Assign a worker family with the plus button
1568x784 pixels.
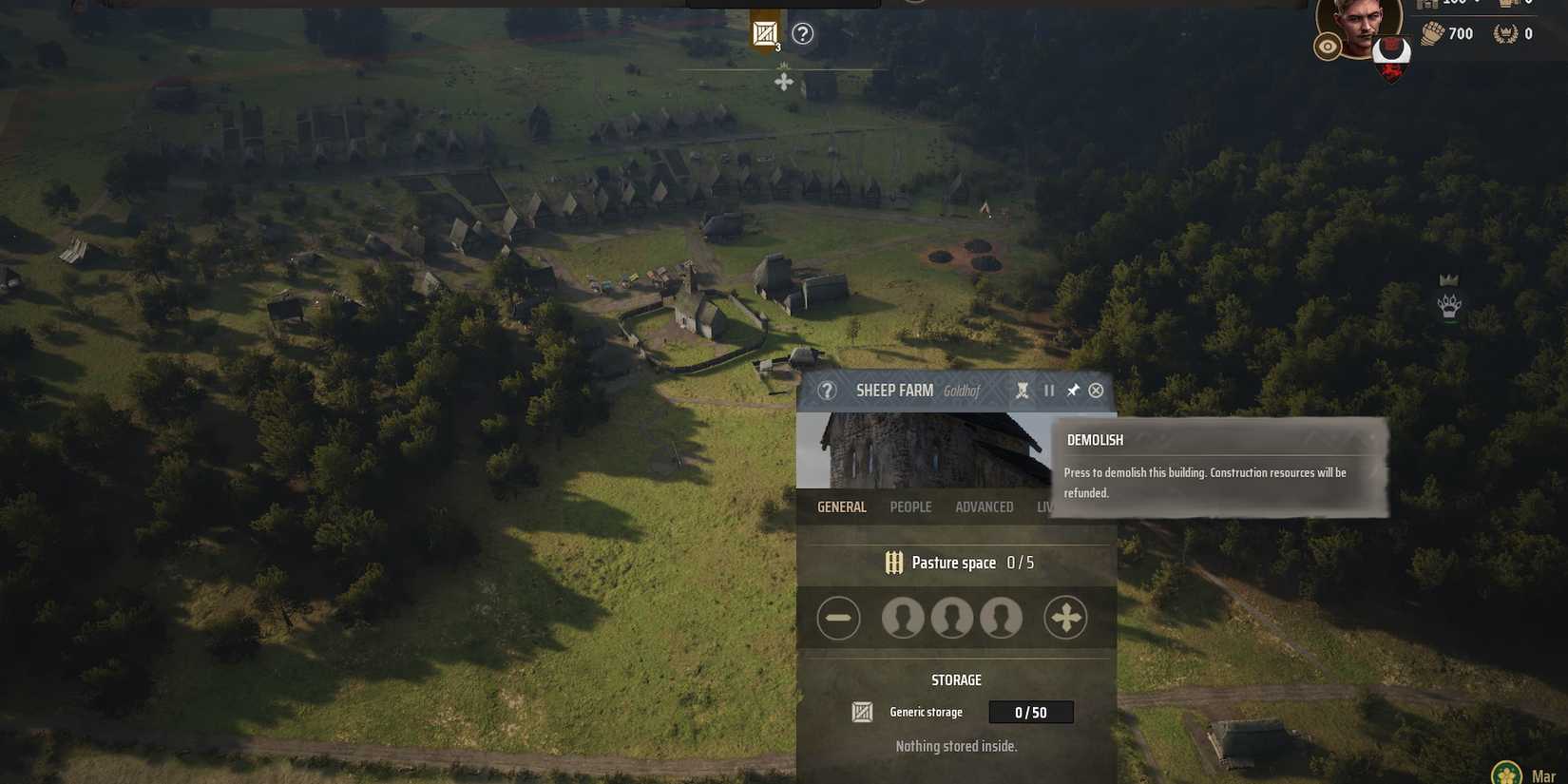[1065, 617]
